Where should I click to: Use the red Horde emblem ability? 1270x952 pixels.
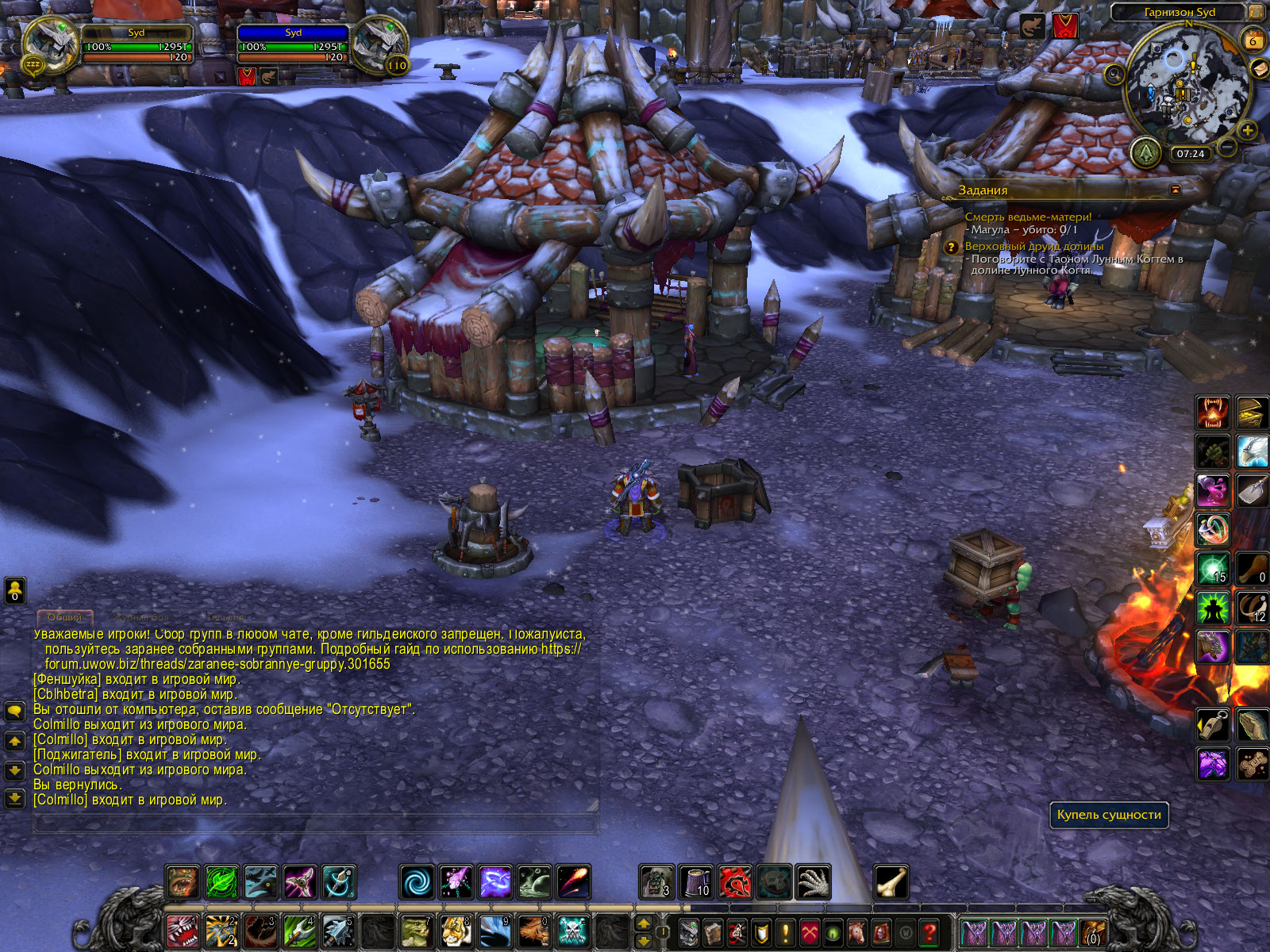[x=735, y=882]
